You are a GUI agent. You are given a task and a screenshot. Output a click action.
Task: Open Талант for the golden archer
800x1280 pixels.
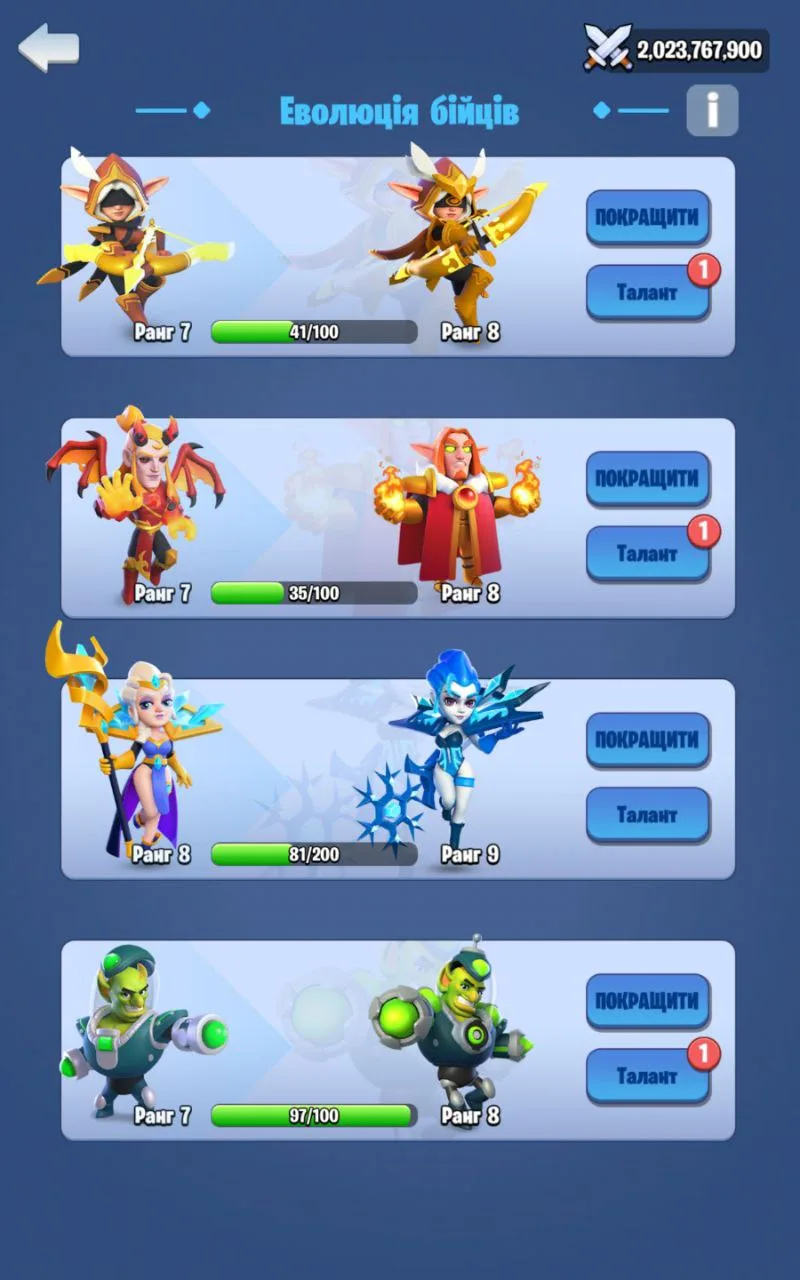click(647, 292)
